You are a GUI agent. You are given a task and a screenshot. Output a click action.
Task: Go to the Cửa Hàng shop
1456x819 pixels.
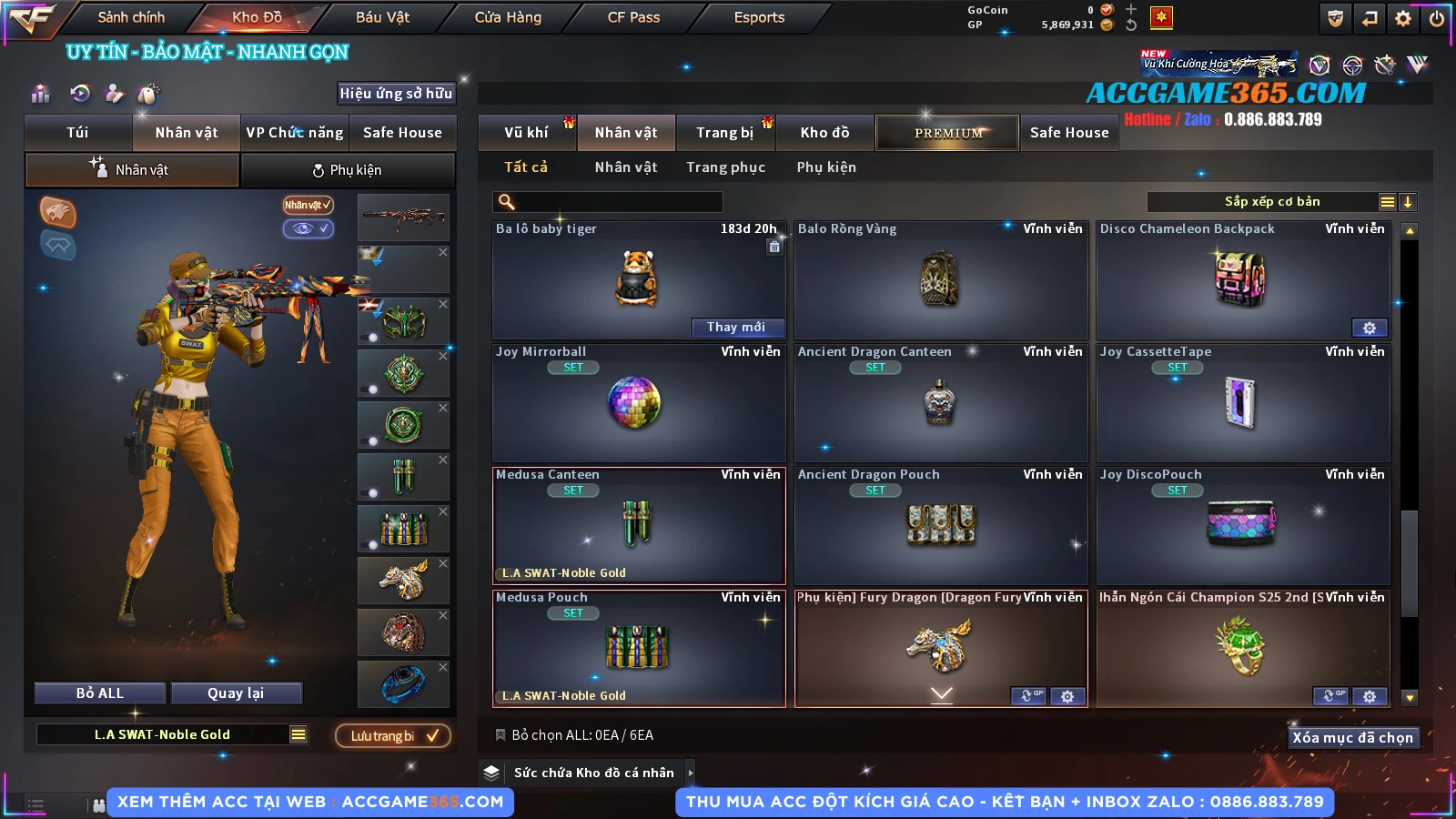508,17
